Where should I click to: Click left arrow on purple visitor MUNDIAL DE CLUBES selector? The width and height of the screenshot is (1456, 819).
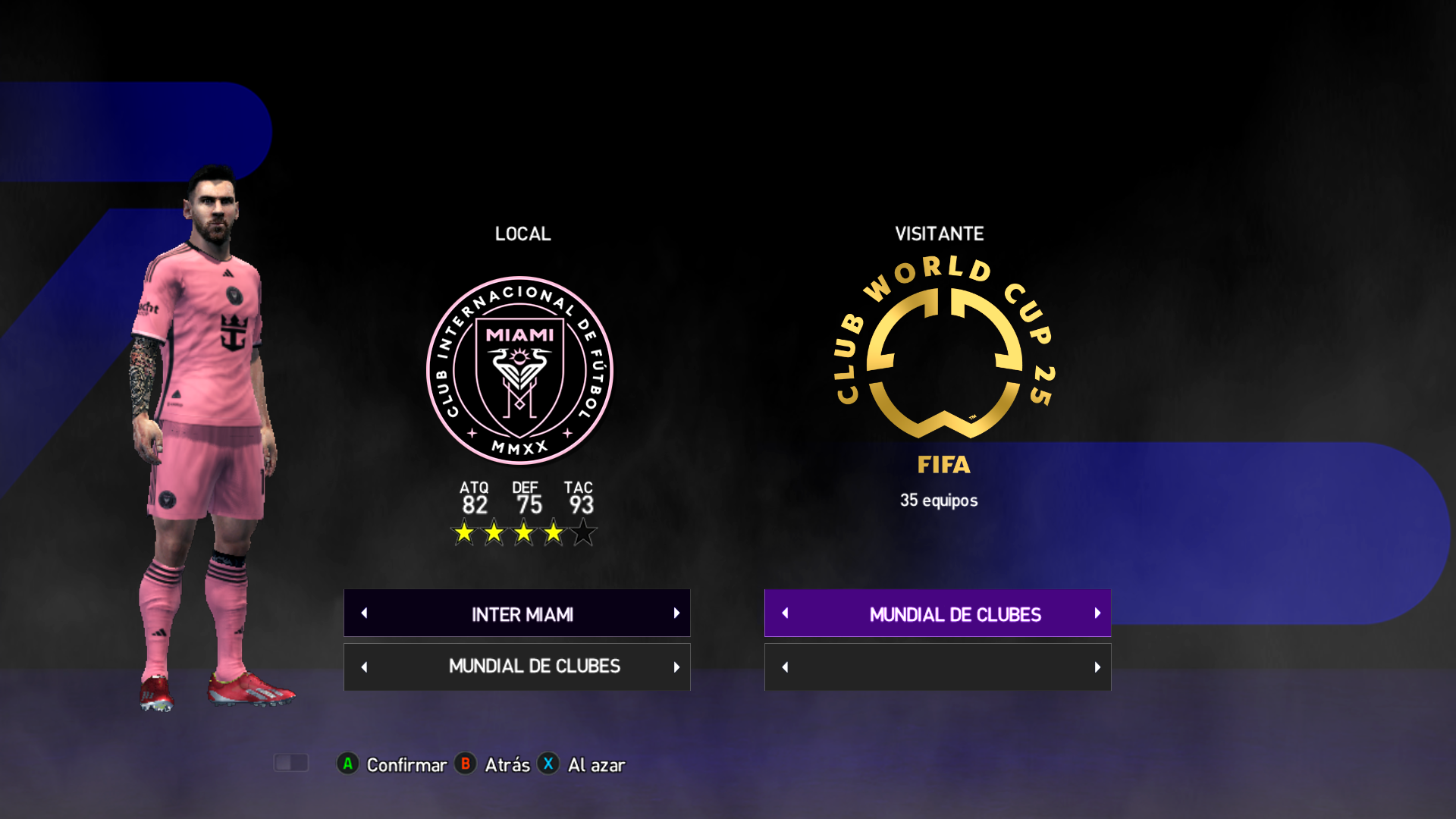pos(786,613)
